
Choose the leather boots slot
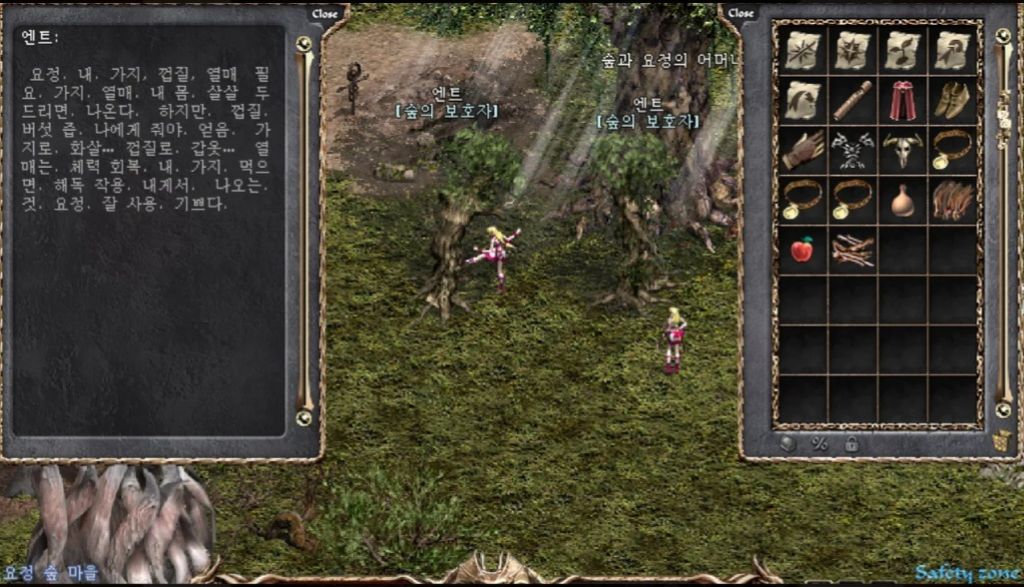tap(953, 100)
